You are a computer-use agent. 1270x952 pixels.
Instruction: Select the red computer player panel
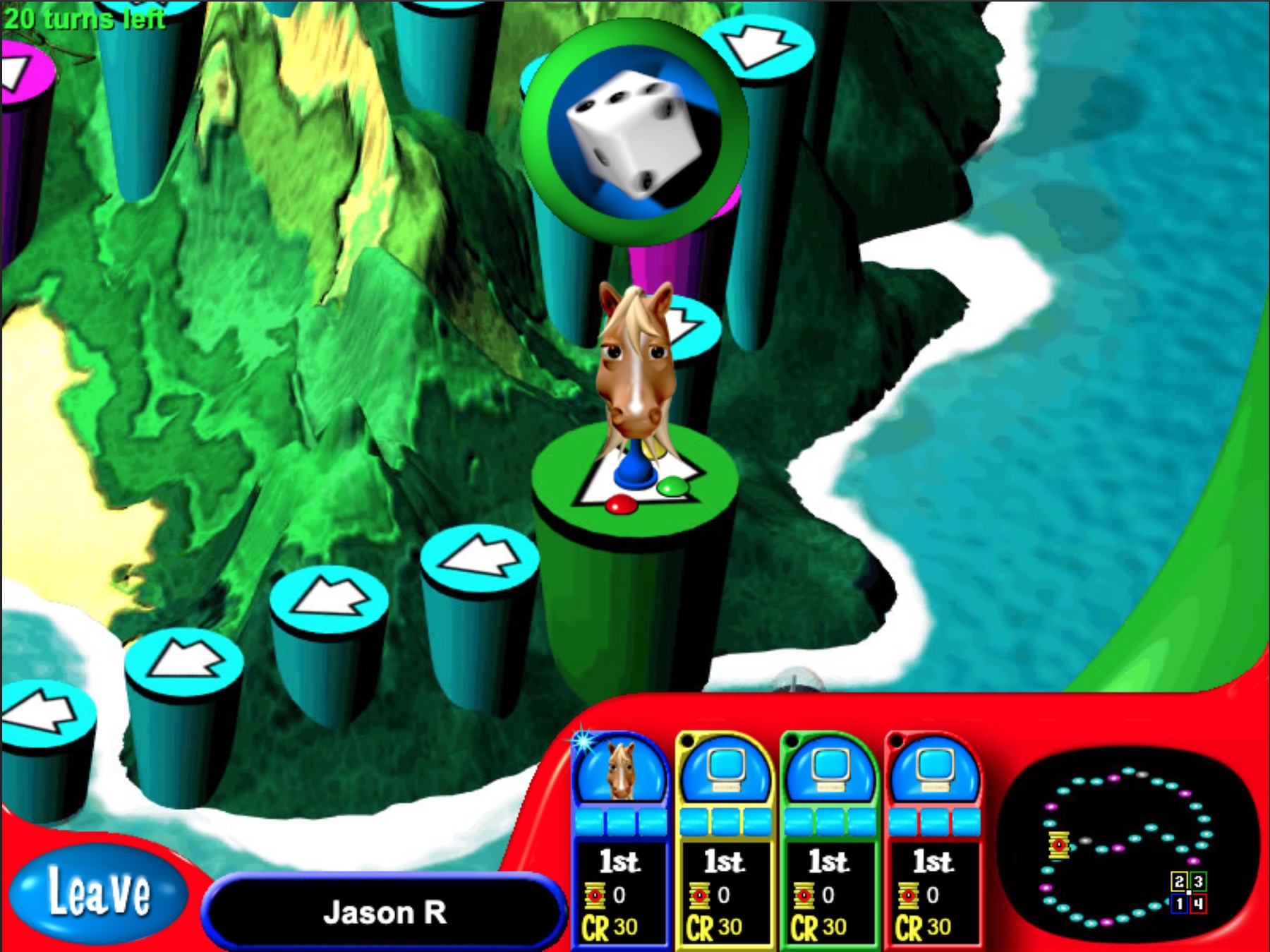tap(933, 840)
